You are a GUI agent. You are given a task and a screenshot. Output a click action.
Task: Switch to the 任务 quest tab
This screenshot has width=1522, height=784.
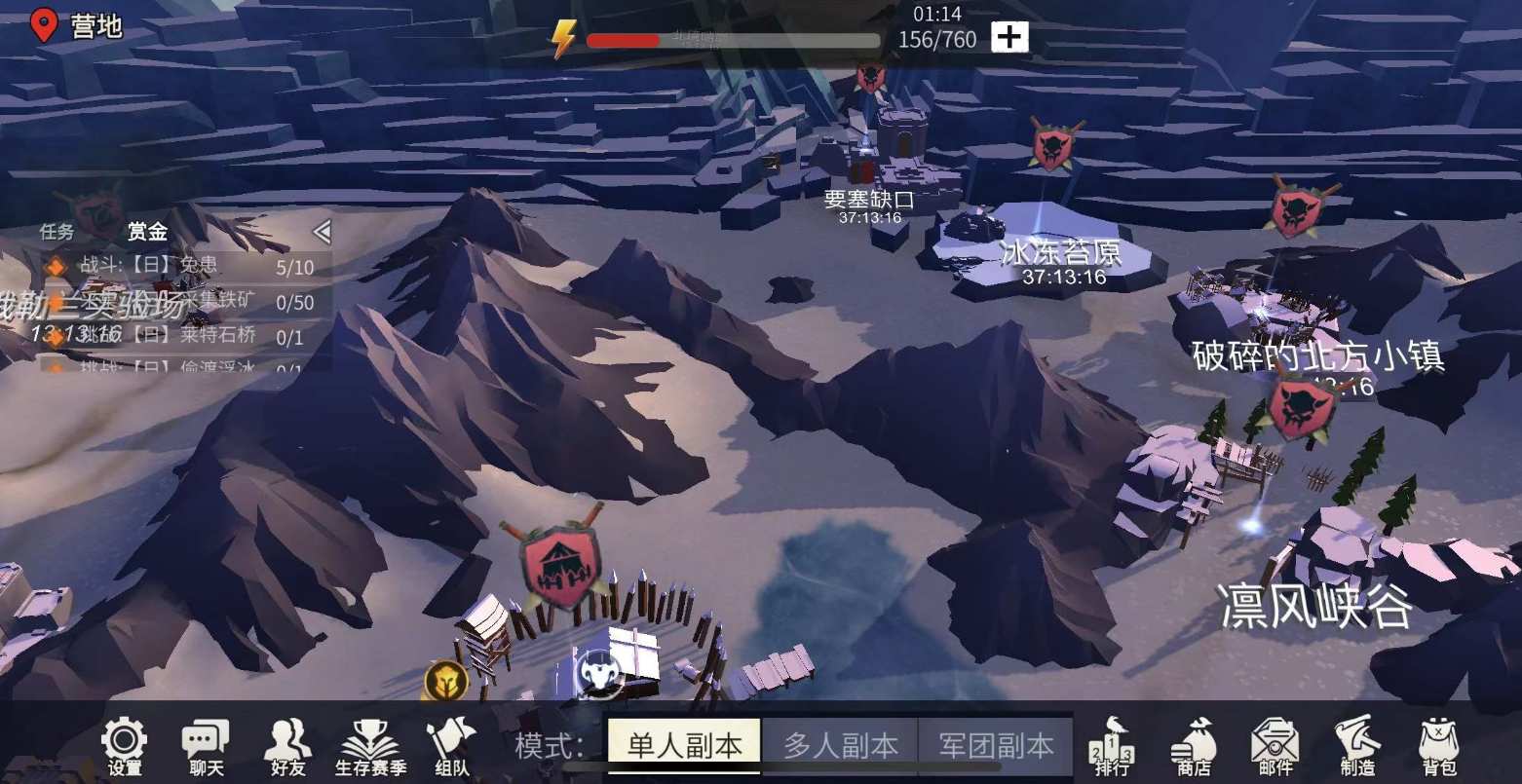57,232
